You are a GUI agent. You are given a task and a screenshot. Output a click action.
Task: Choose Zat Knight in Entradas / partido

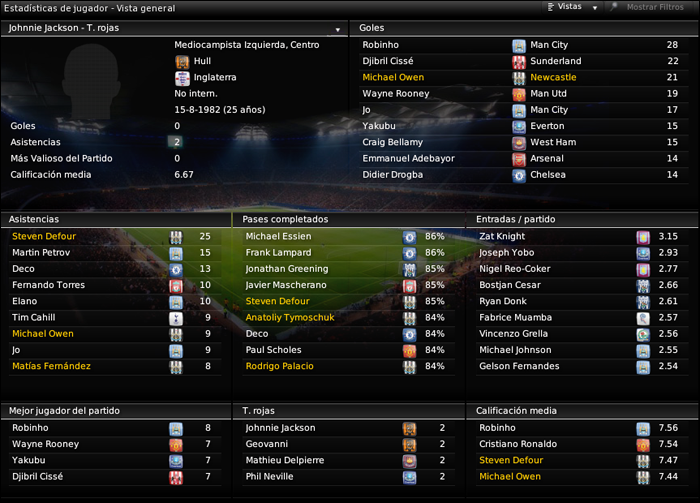pyautogui.click(x=501, y=236)
